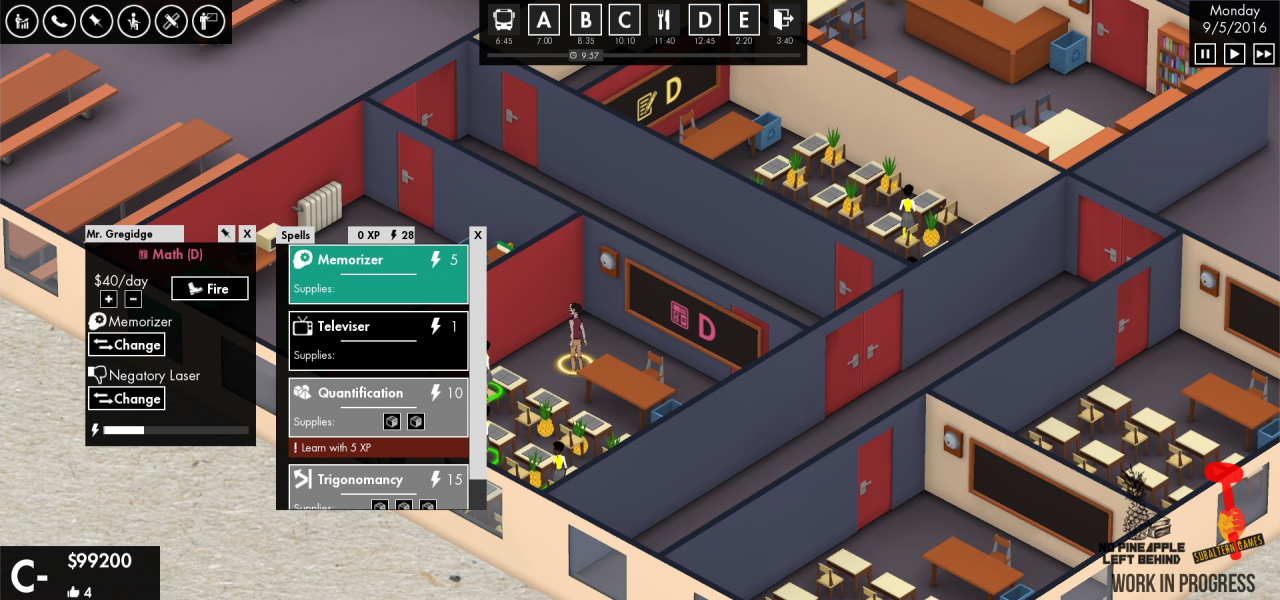
Task: Open the teacher at chalkboard menu
Action: pos(209,21)
